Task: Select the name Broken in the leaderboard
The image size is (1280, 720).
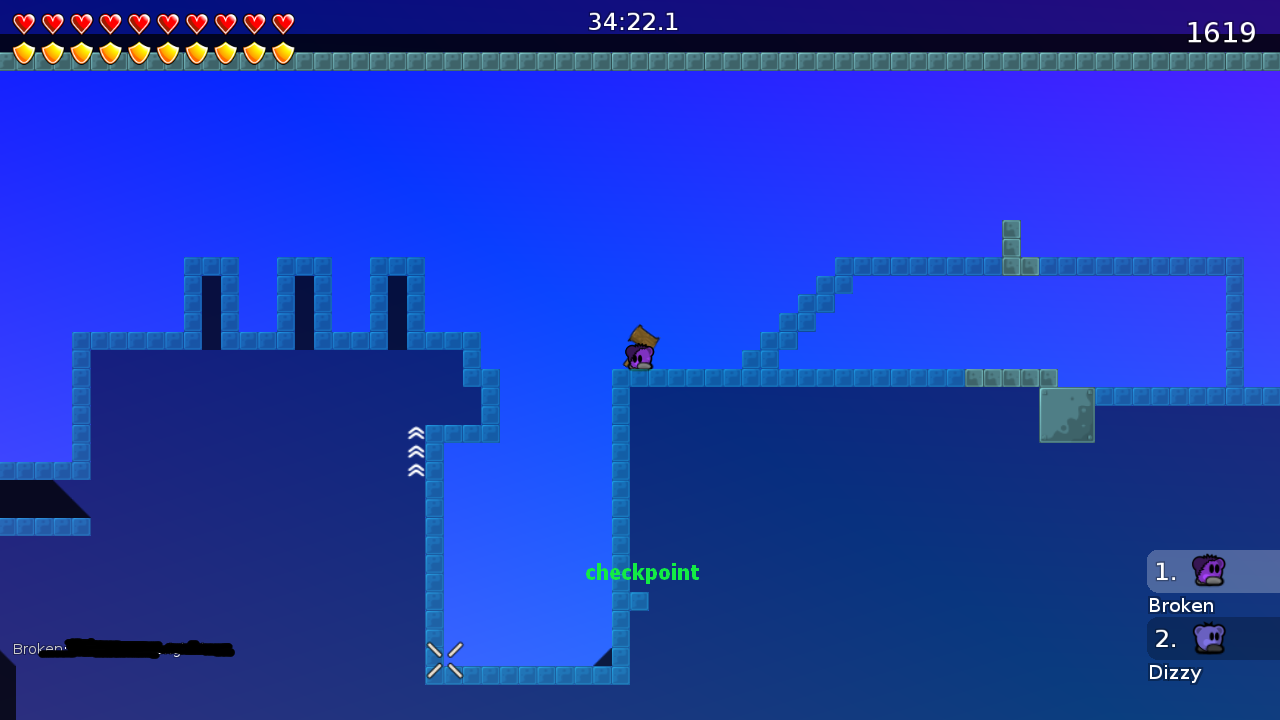Action: click(1181, 605)
